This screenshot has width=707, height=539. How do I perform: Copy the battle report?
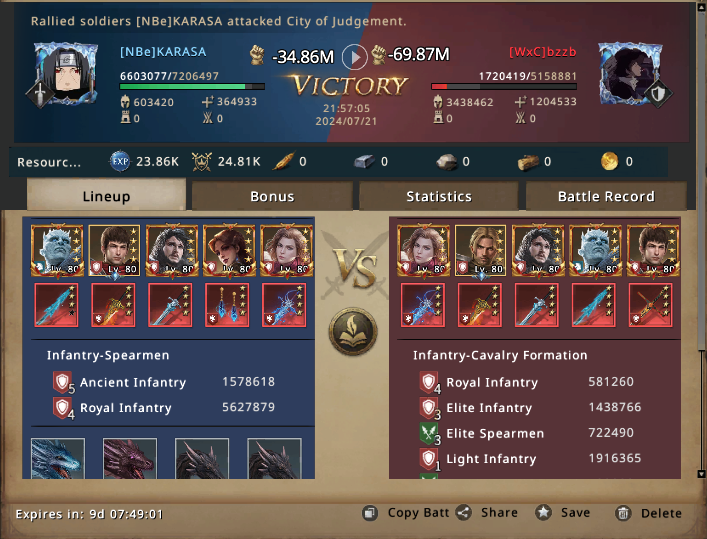(406, 513)
